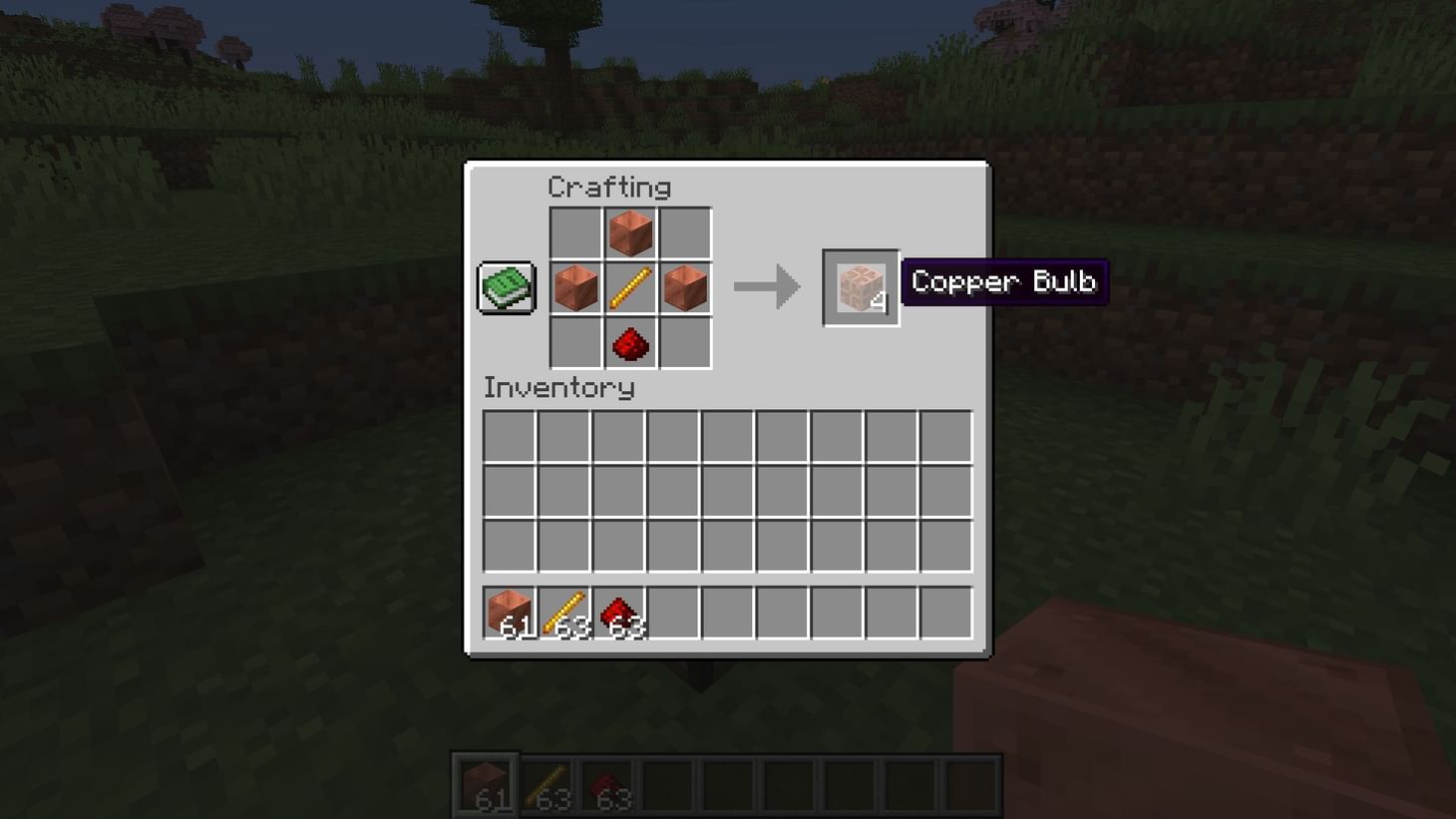Click the empty bottom-right crafting slot

pyautogui.click(x=685, y=343)
